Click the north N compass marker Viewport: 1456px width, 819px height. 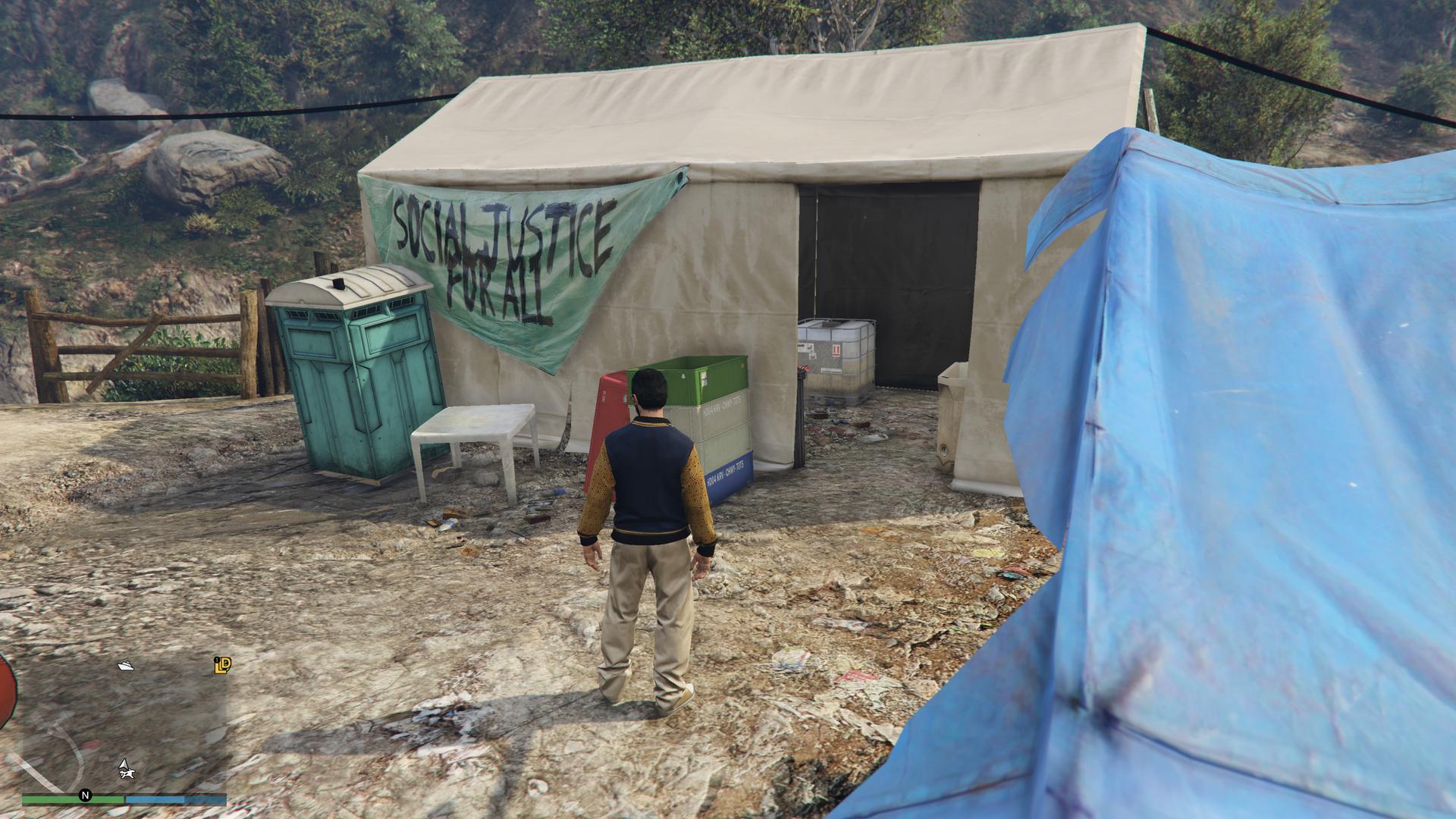85,795
